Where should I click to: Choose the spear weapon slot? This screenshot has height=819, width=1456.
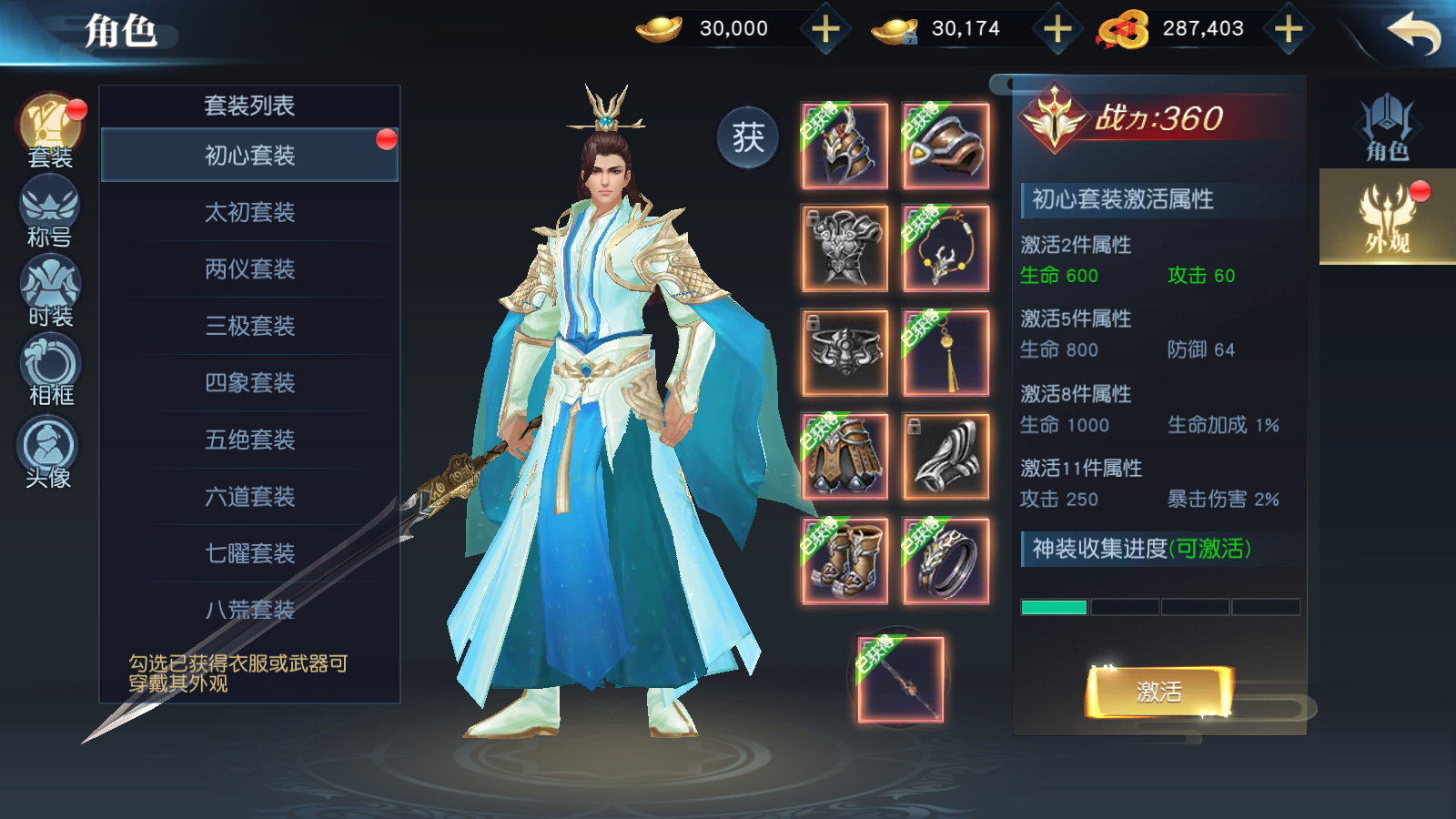901,680
